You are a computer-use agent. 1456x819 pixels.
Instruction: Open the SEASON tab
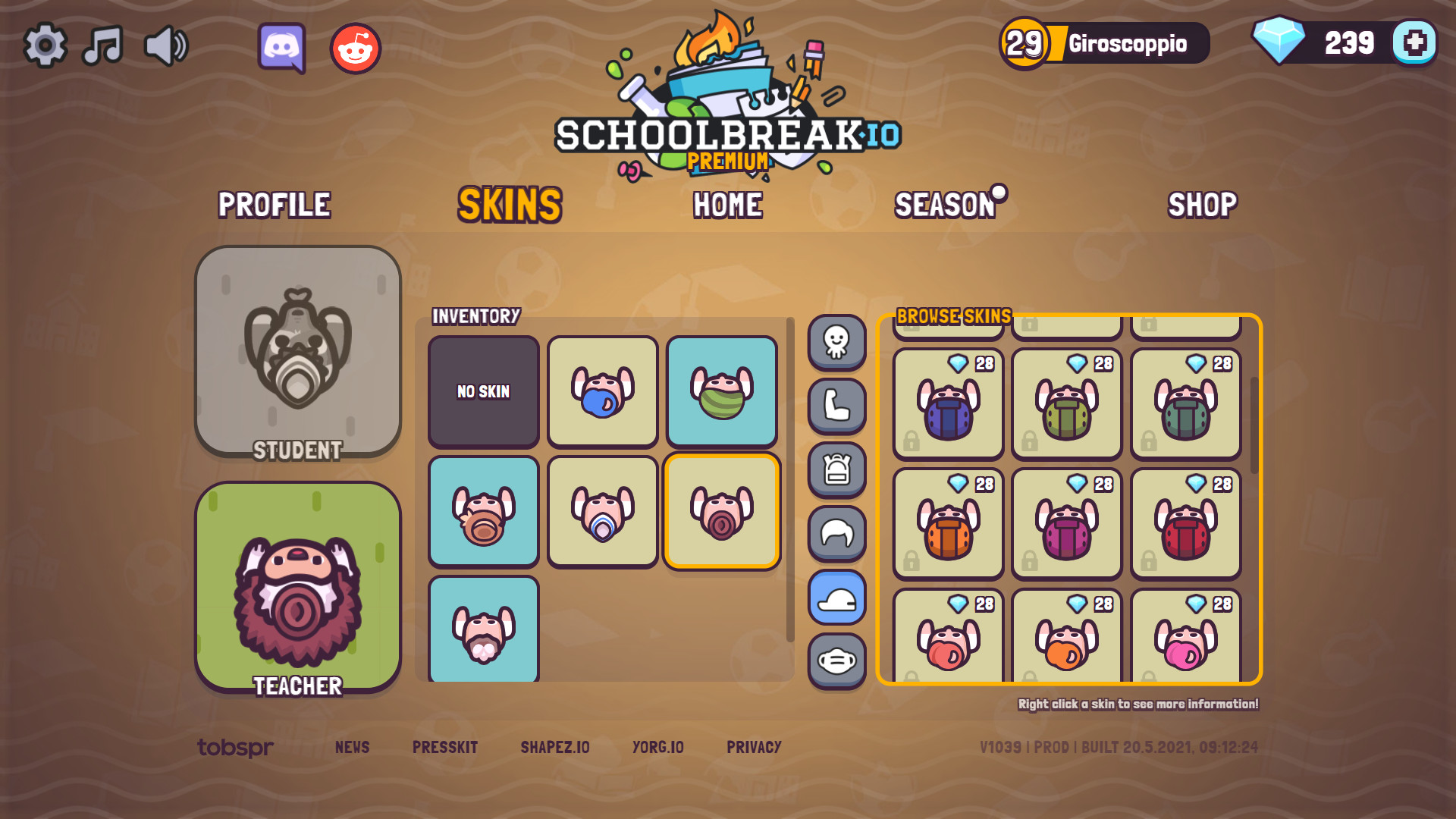943,205
